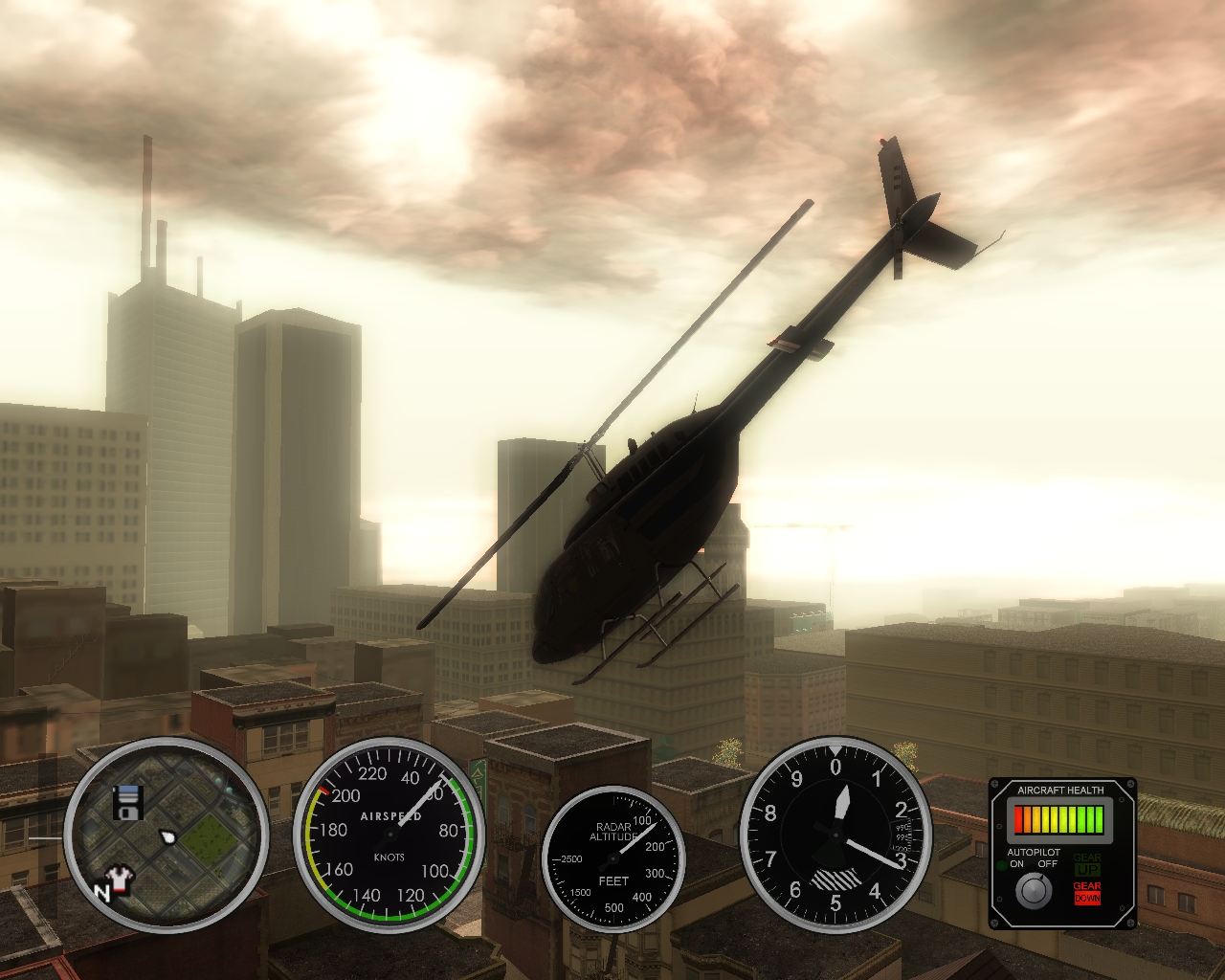The width and height of the screenshot is (1225, 980).
Task: Click the green autopilot indicator light
Action: tap(1001, 863)
